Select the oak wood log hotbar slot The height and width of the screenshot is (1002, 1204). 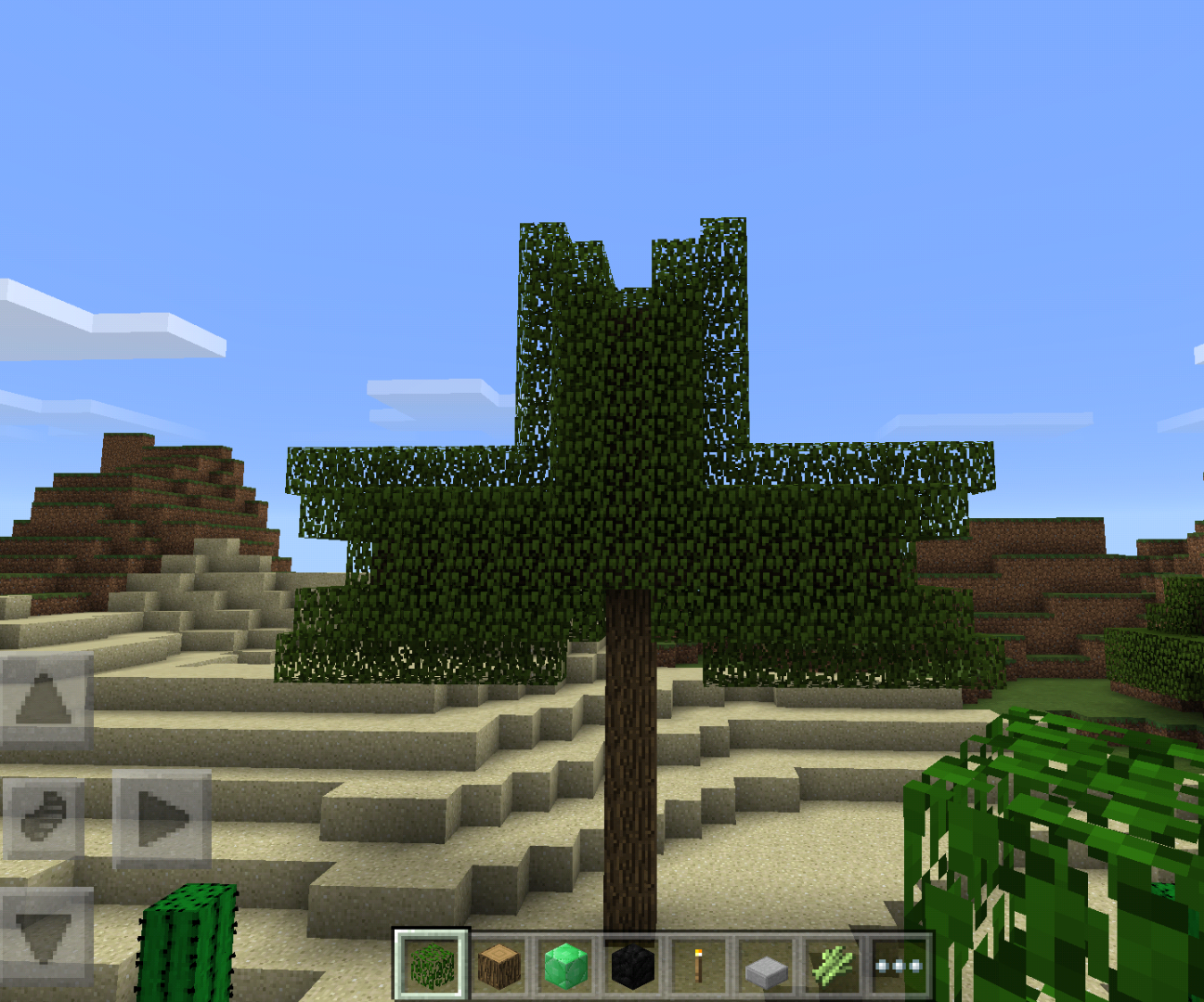(x=498, y=966)
